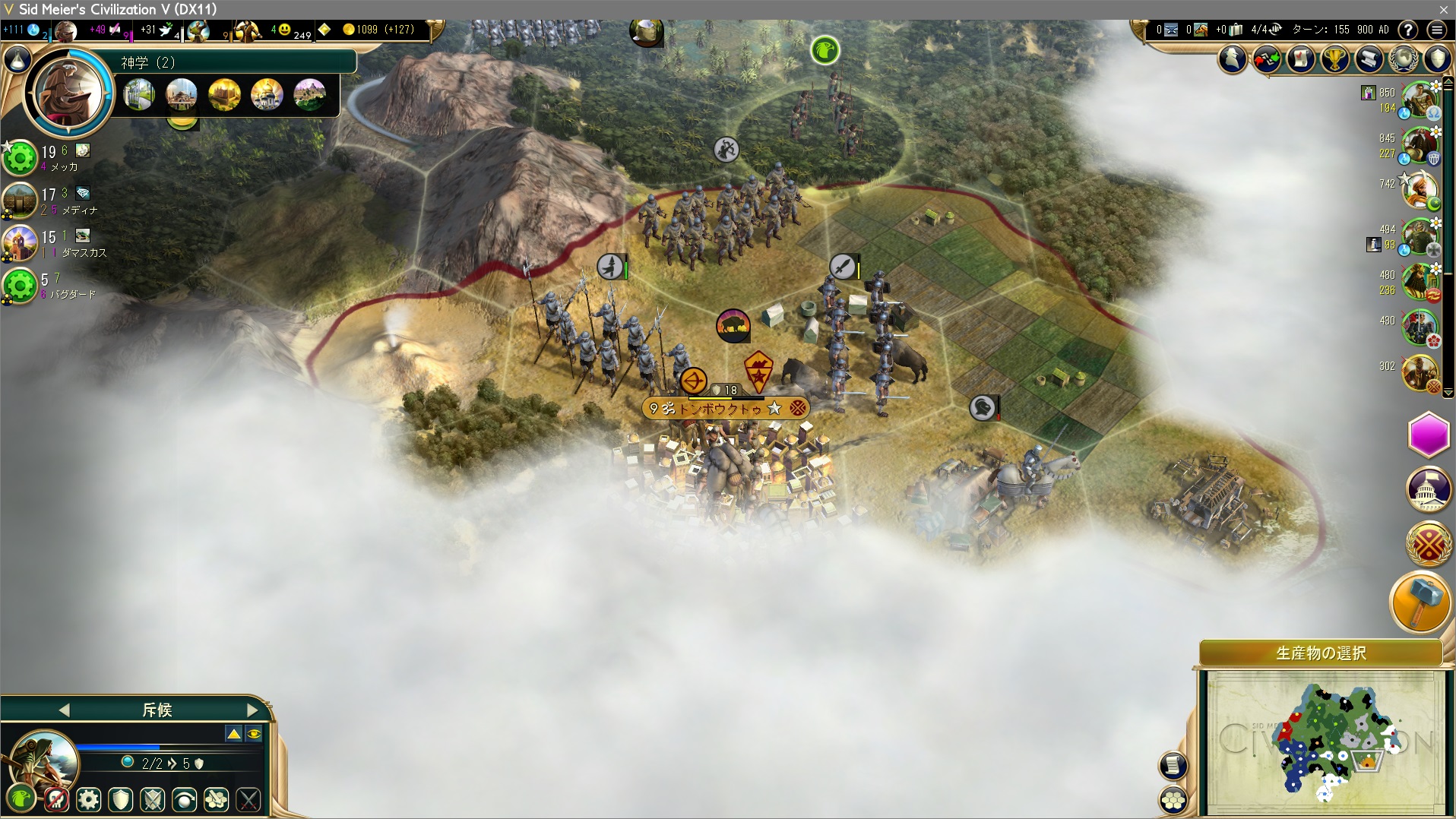Fortify the scout with shield icon

point(121,799)
